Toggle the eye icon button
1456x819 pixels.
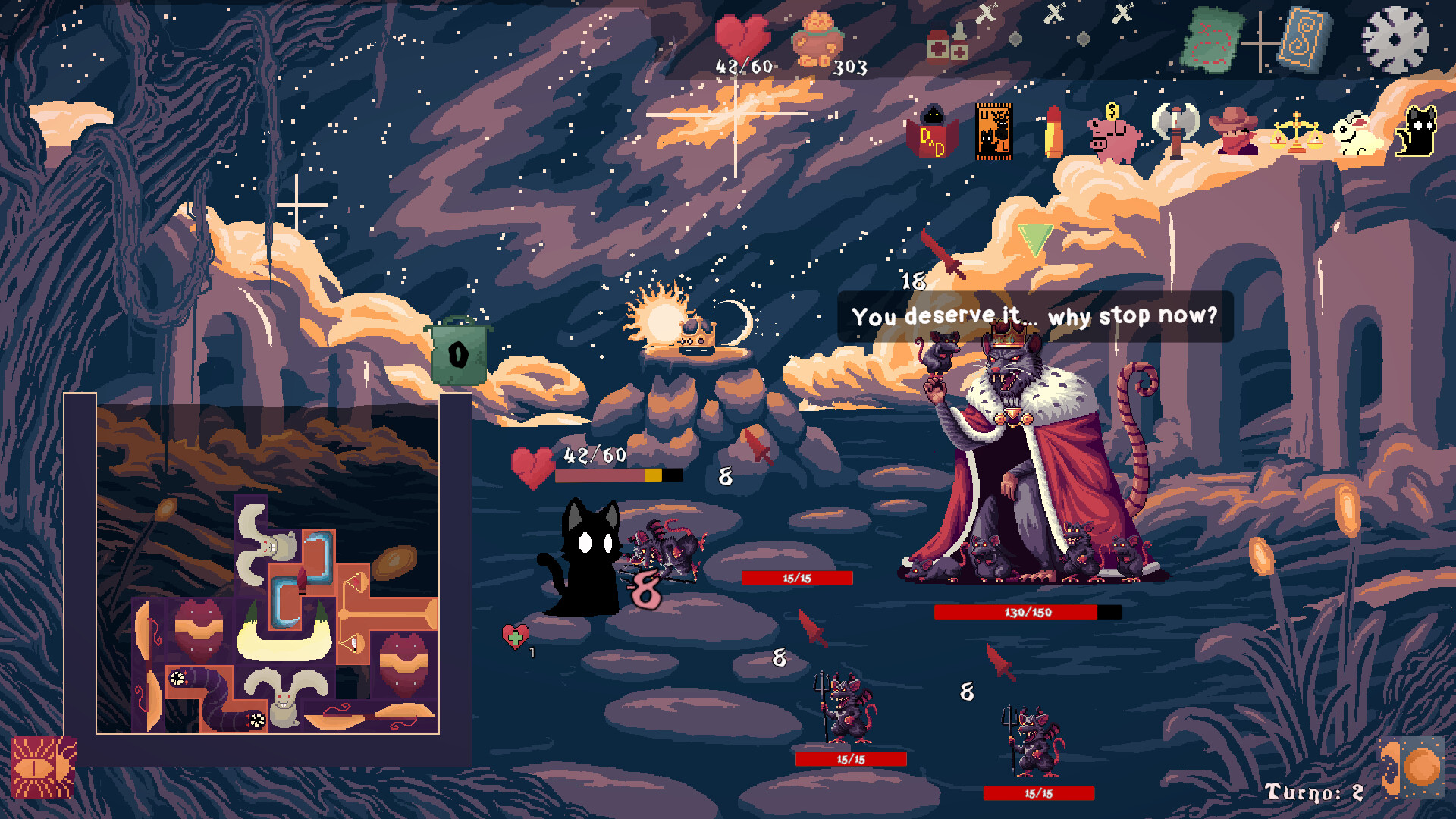[43, 767]
